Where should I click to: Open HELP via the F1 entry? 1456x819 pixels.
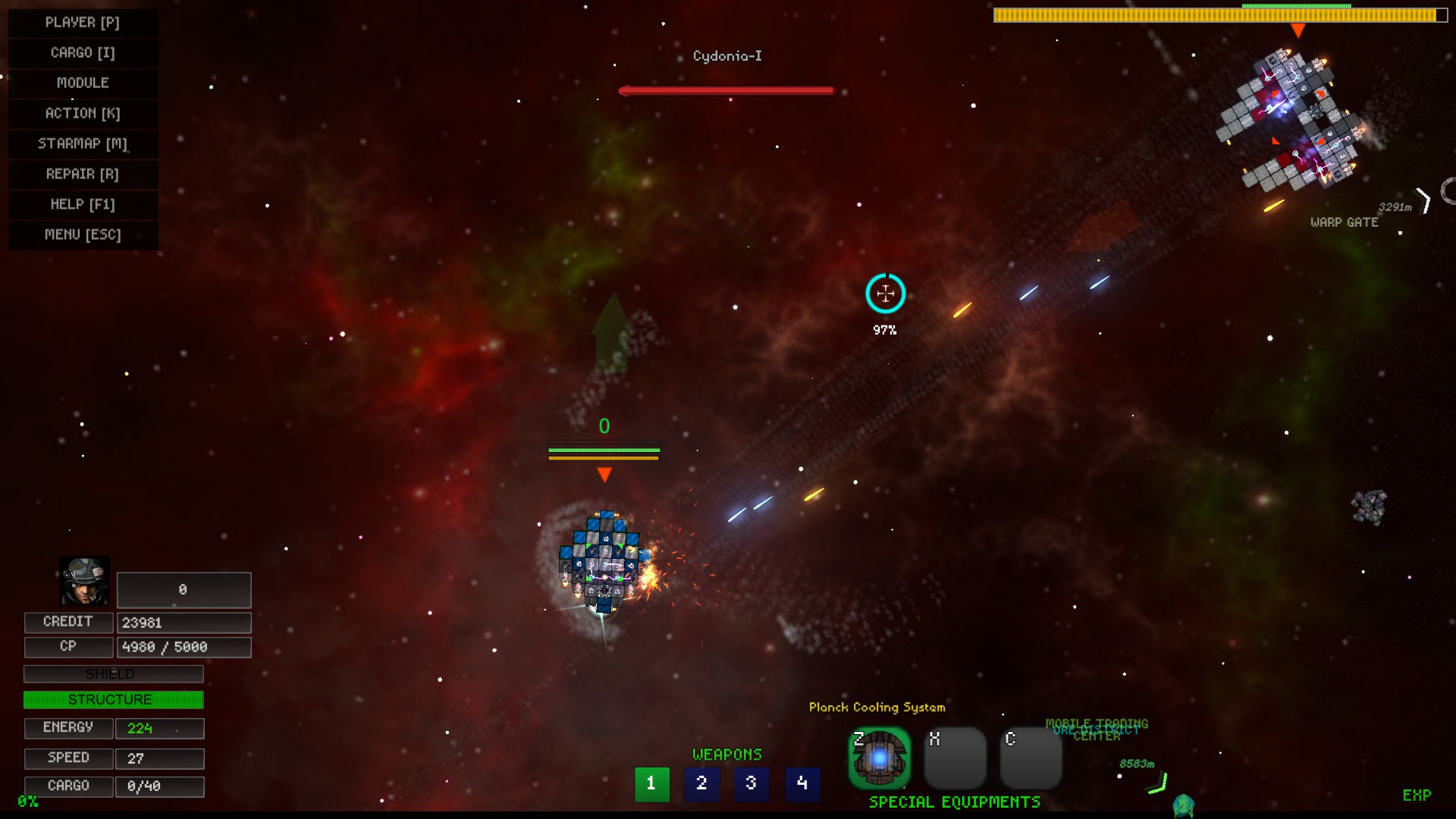83,204
